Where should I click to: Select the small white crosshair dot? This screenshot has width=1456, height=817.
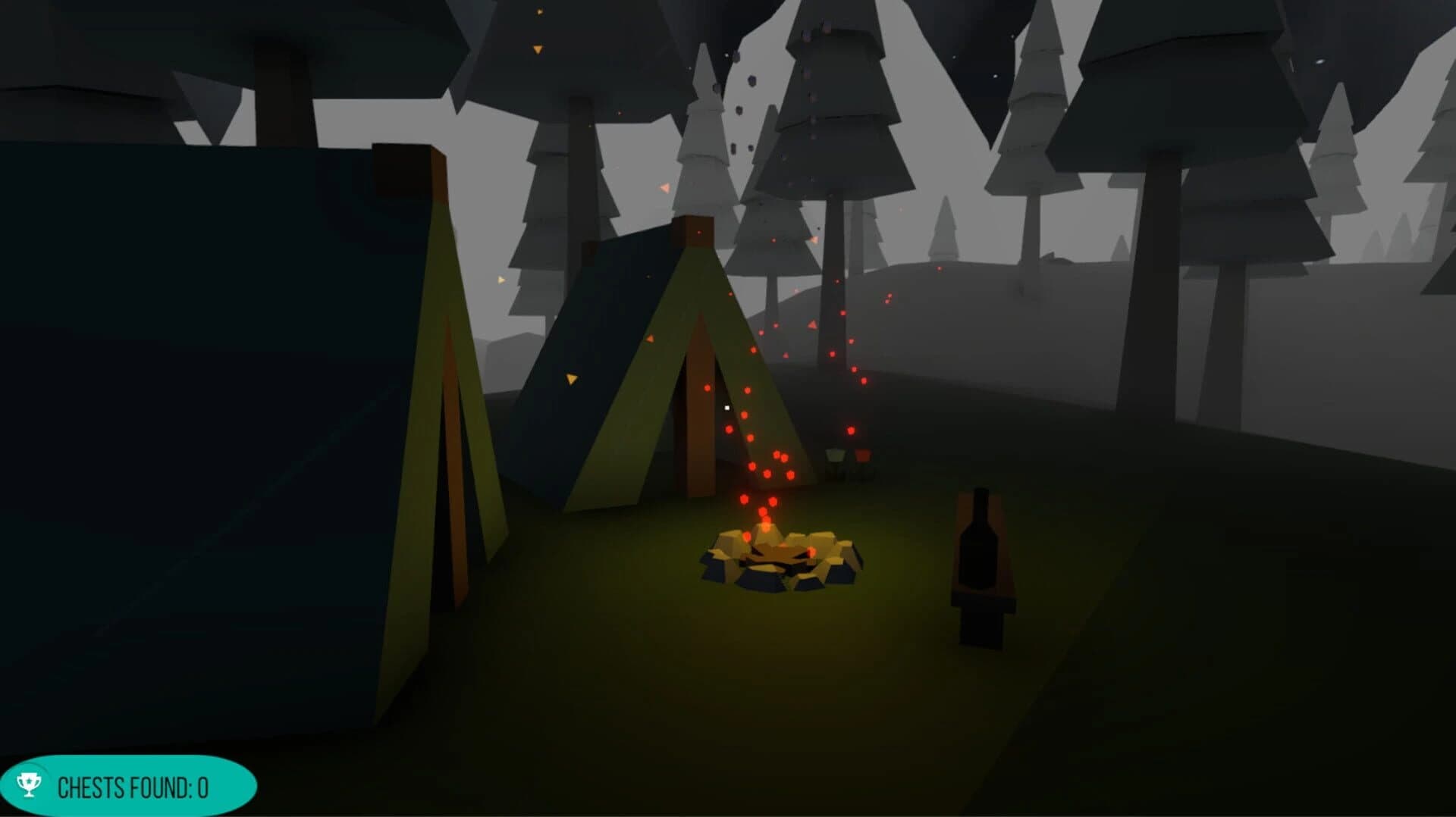point(726,409)
